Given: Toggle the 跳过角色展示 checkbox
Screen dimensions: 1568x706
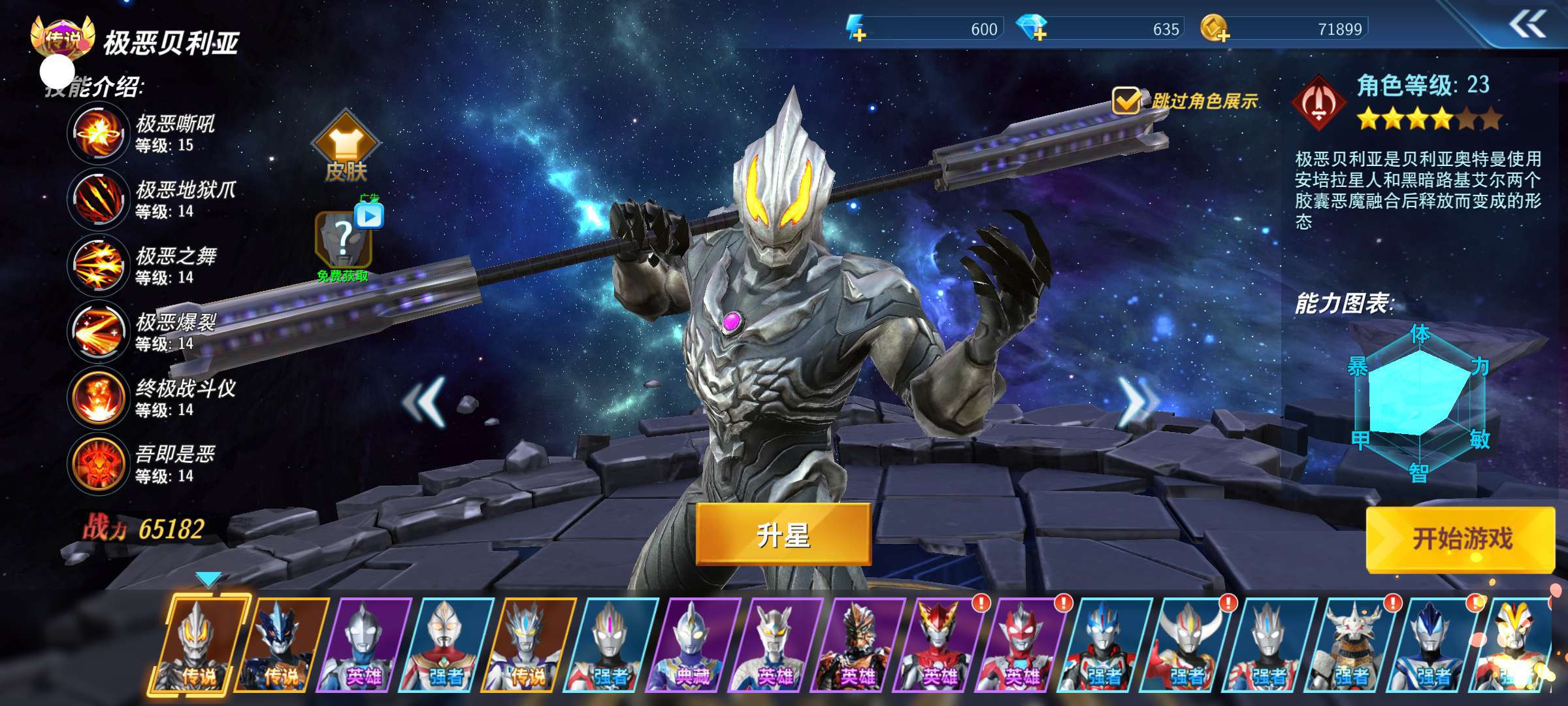Looking at the screenshot, I should point(1126,101).
